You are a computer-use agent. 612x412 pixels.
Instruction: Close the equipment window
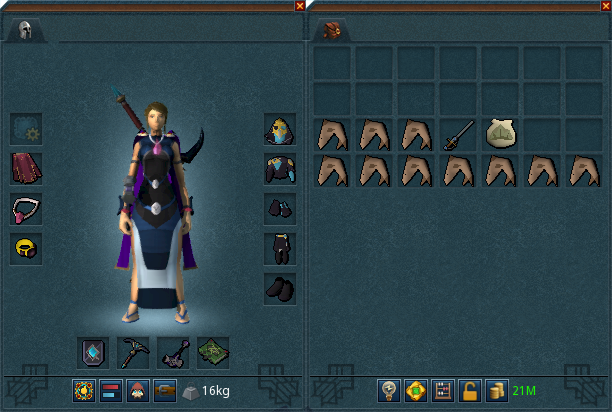300,6
